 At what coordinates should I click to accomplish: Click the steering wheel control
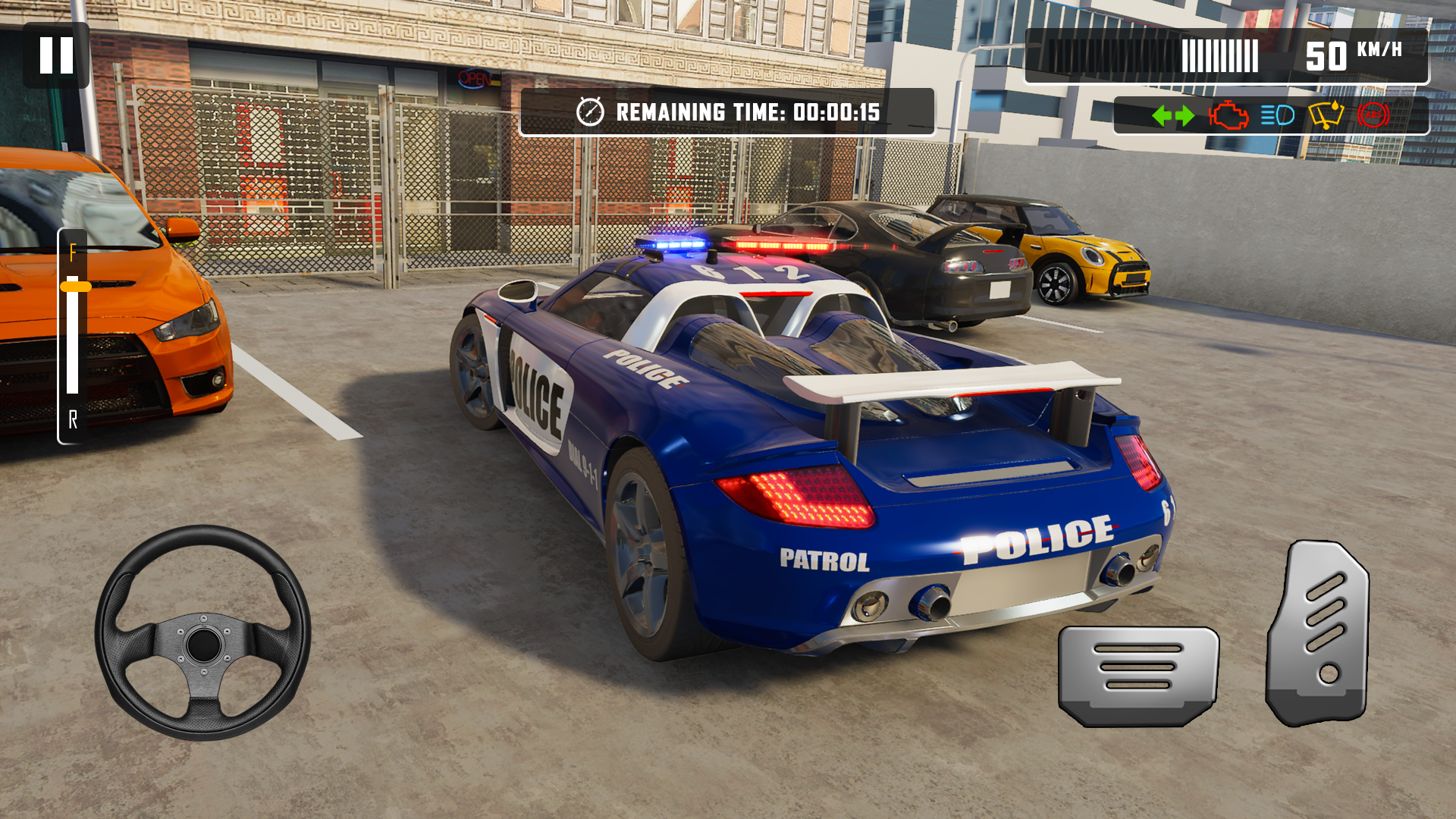click(x=203, y=633)
